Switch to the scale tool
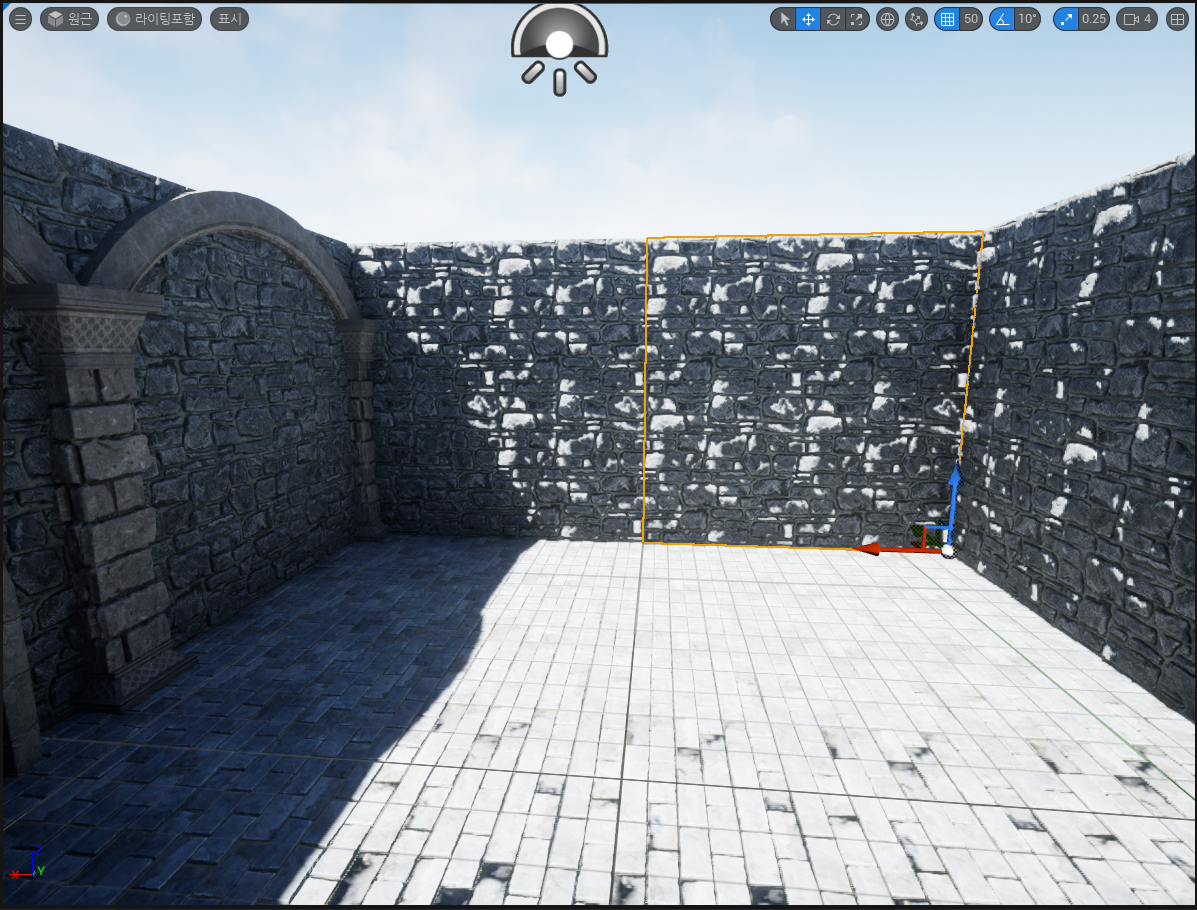This screenshot has height=910, width=1197. pyautogui.click(x=856, y=19)
